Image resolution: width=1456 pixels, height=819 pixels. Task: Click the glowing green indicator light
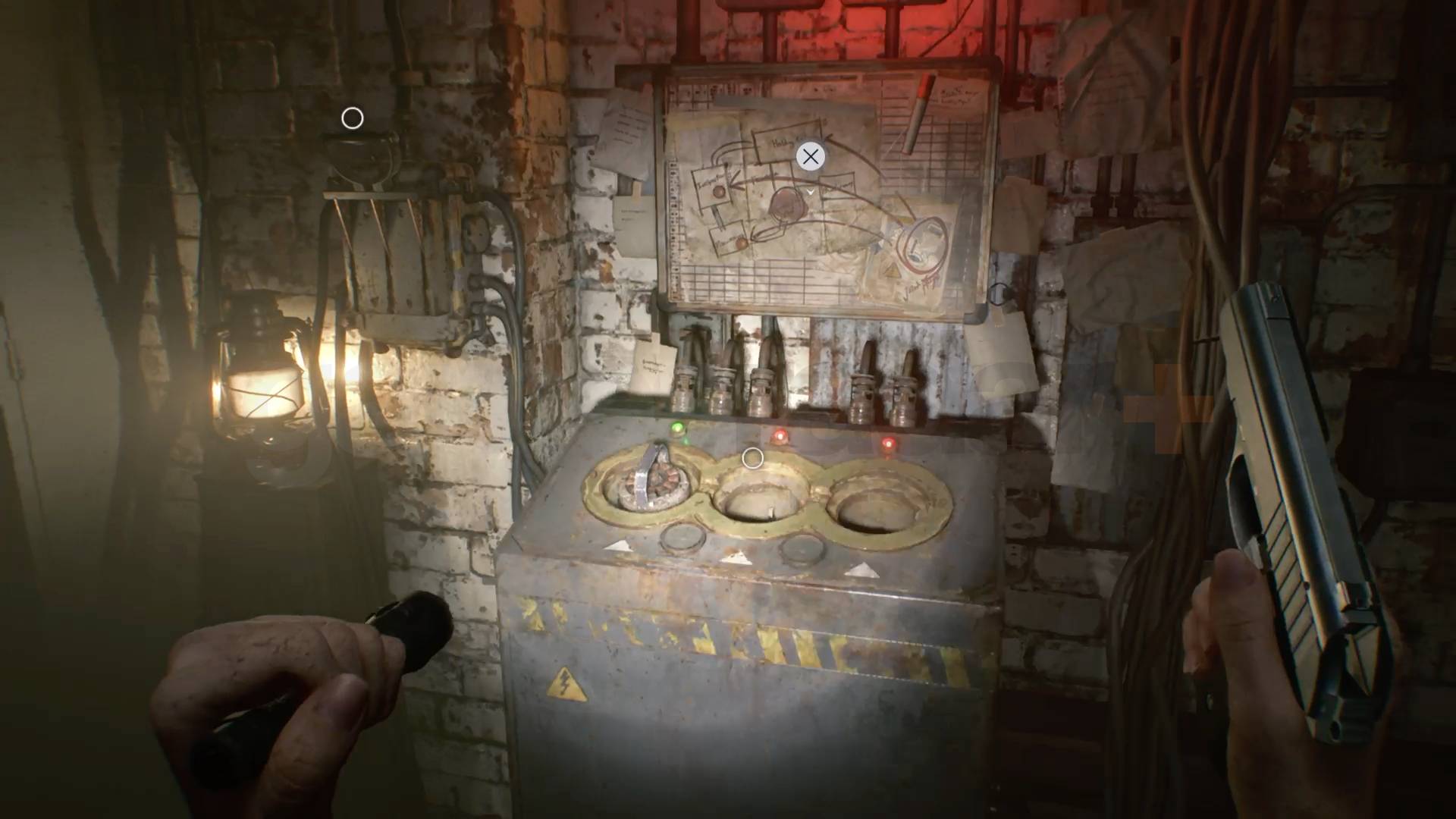pyautogui.click(x=677, y=428)
